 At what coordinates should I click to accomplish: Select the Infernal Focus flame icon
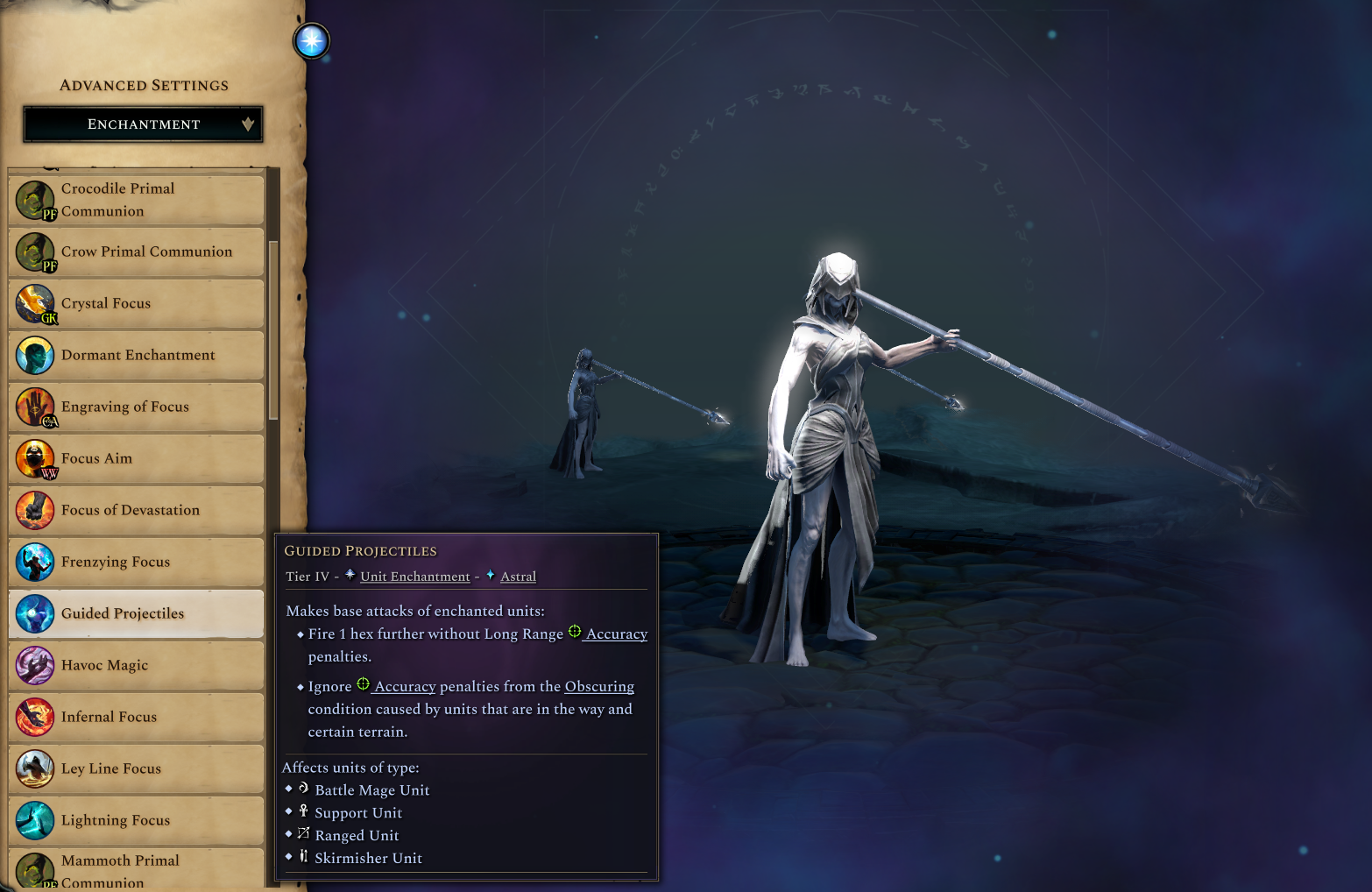35,717
